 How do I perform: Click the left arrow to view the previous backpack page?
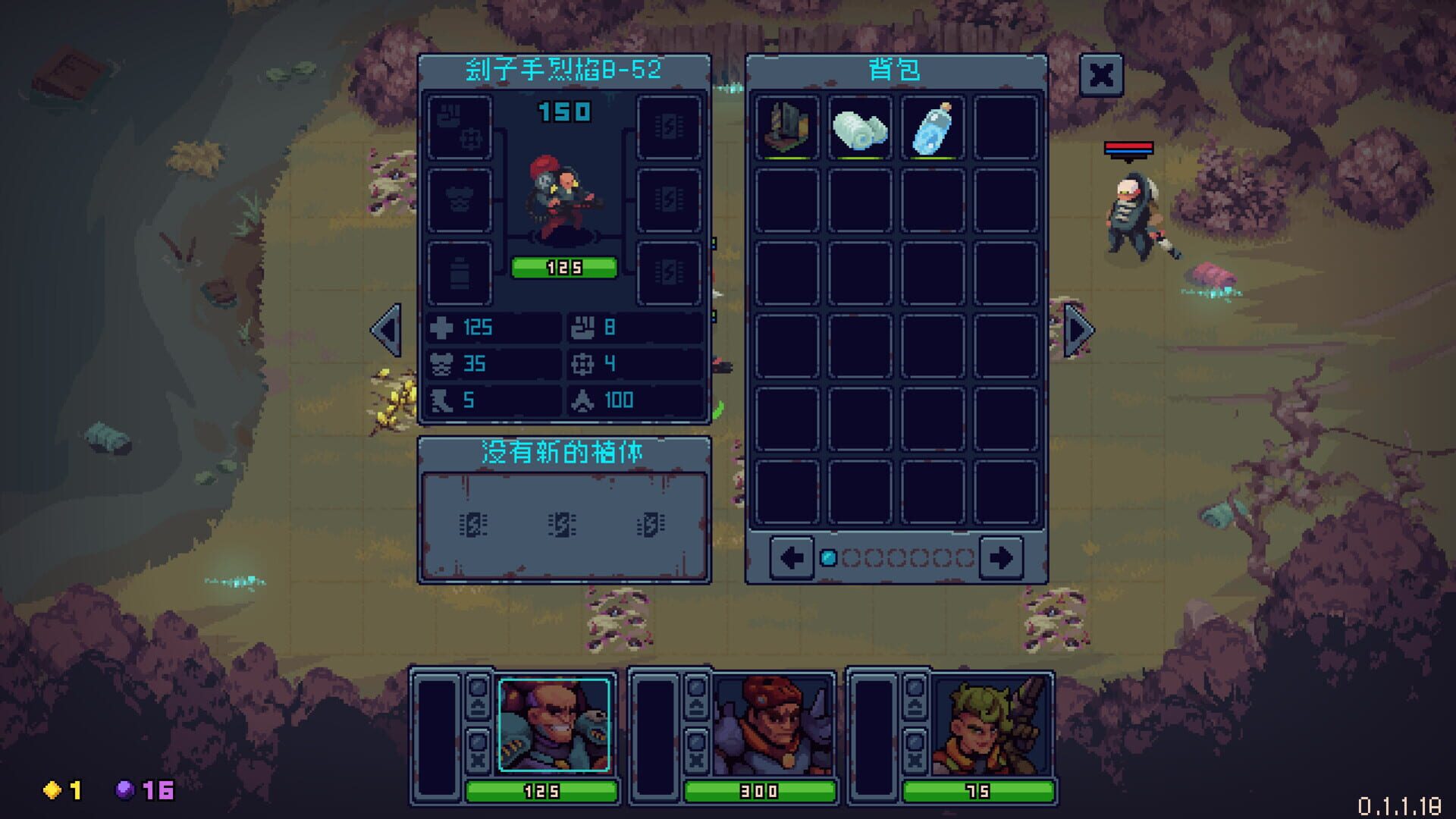click(x=791, y=556)
